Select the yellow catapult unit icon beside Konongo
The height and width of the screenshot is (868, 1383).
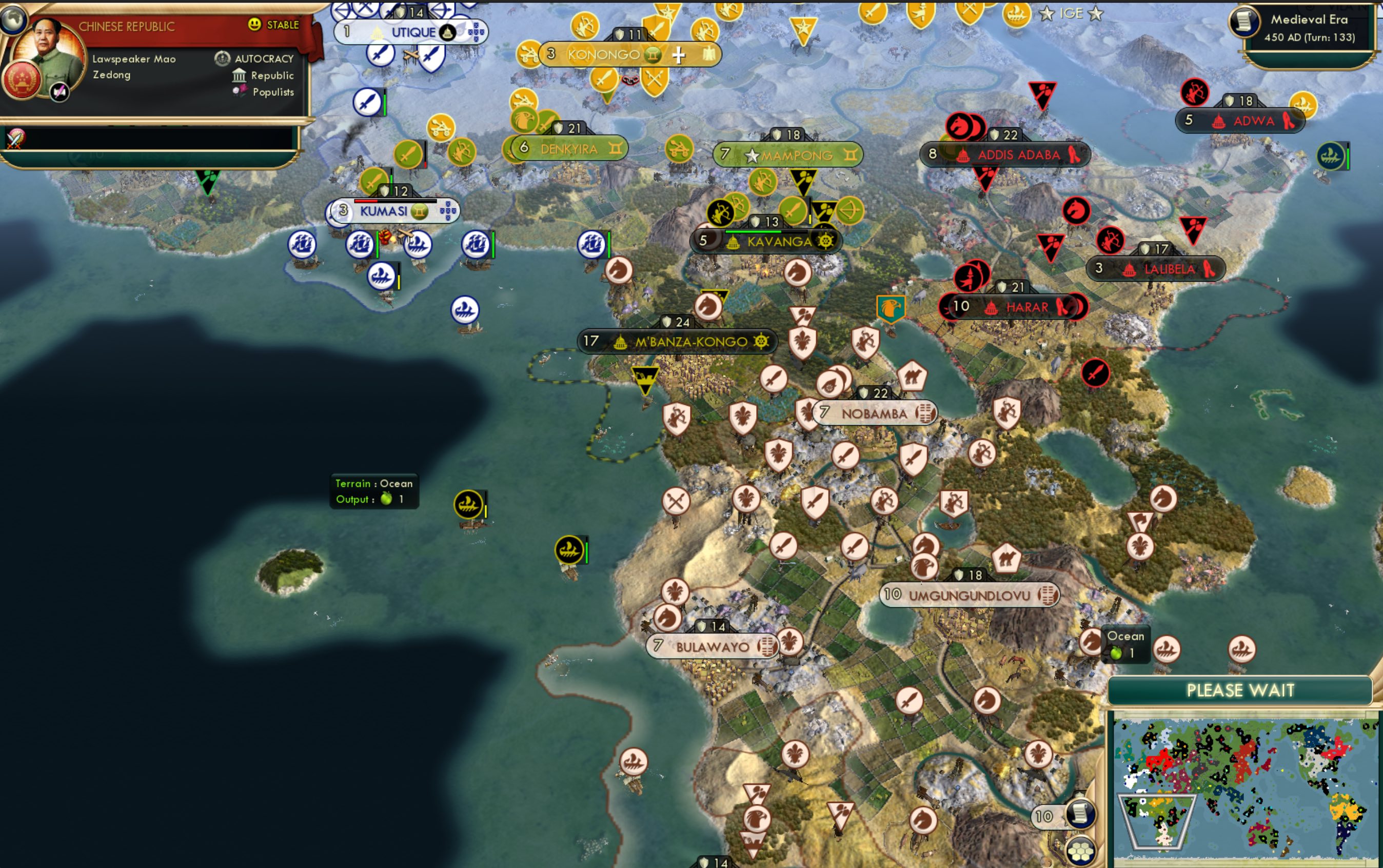point(530,53)
